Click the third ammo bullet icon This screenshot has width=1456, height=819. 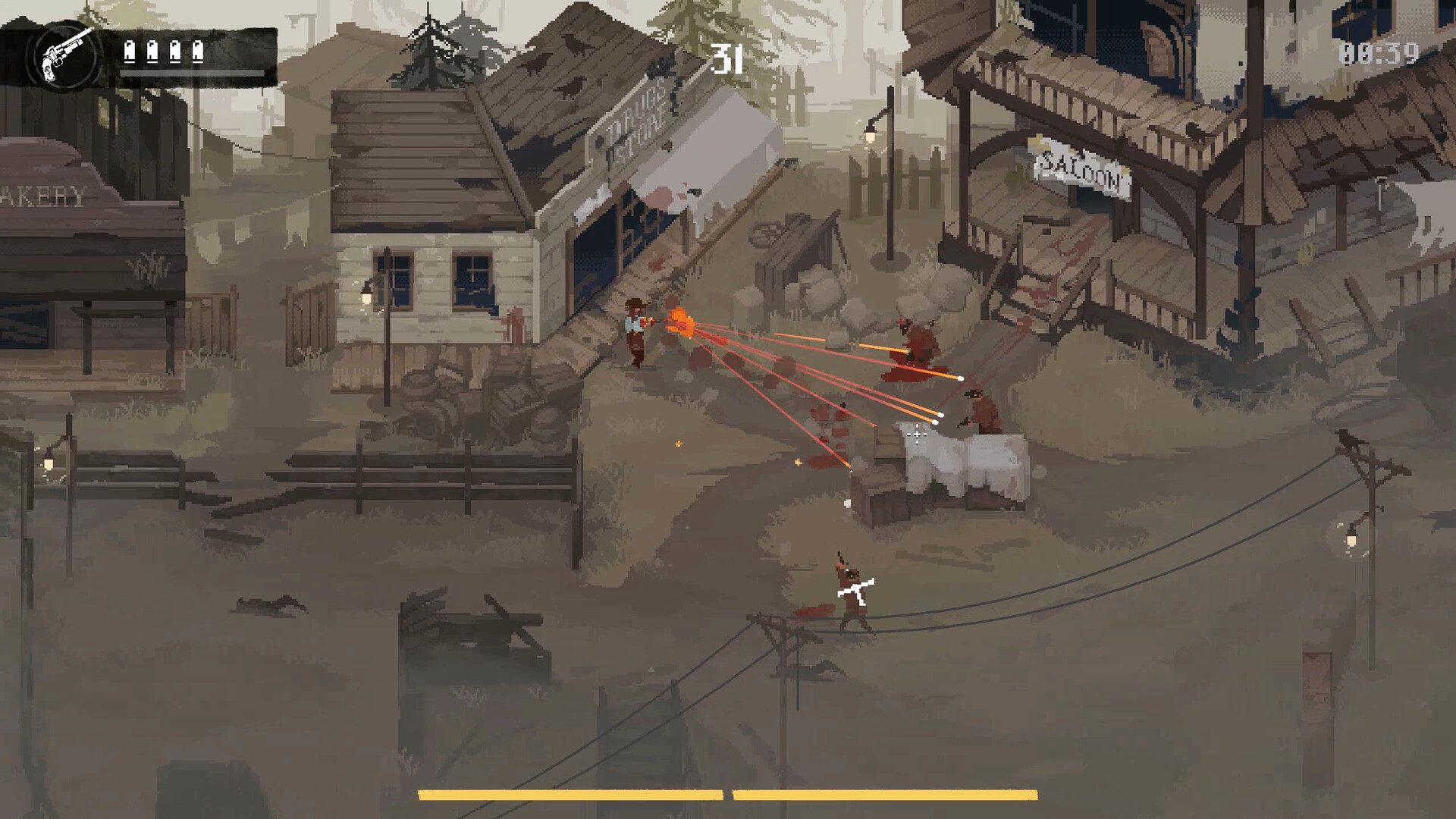175,52
